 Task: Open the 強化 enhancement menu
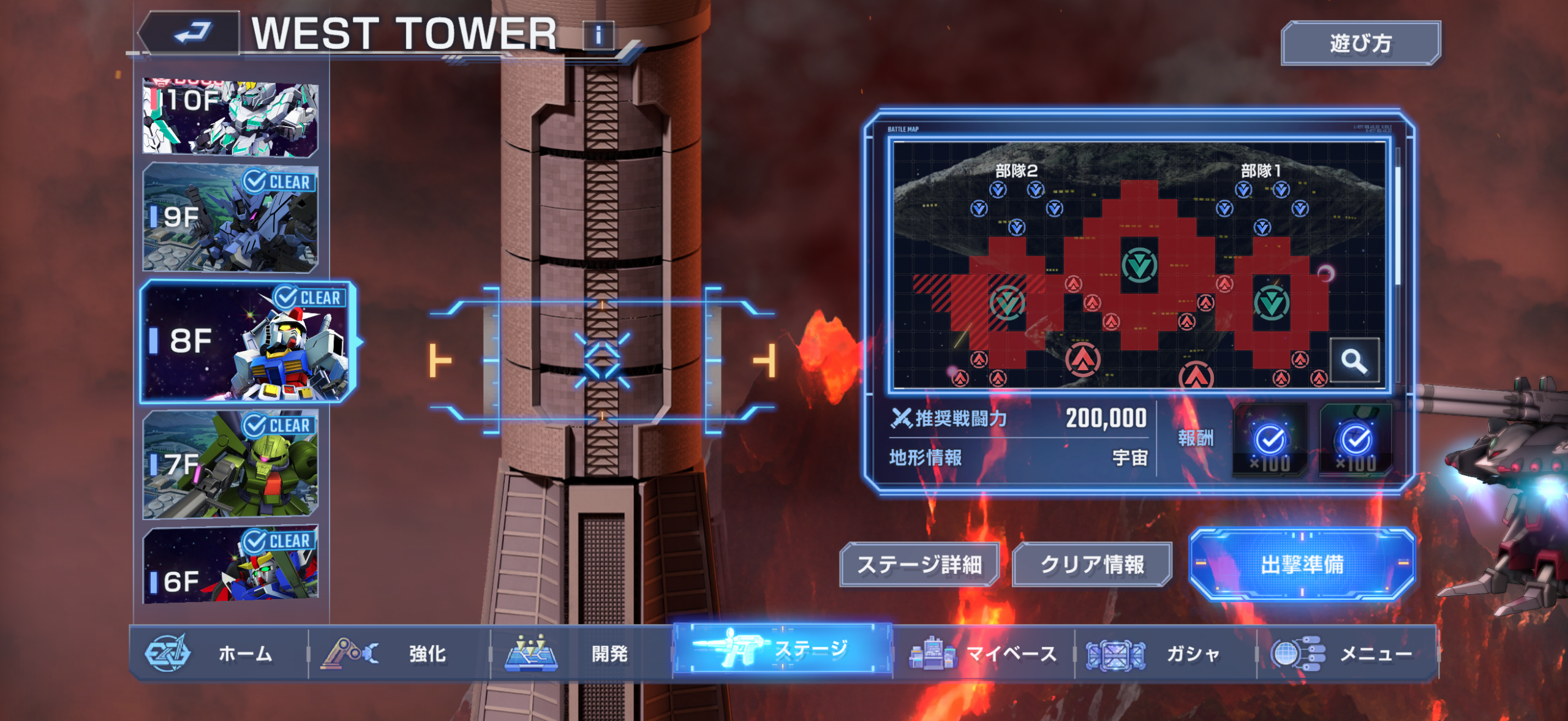pos(399,653)
